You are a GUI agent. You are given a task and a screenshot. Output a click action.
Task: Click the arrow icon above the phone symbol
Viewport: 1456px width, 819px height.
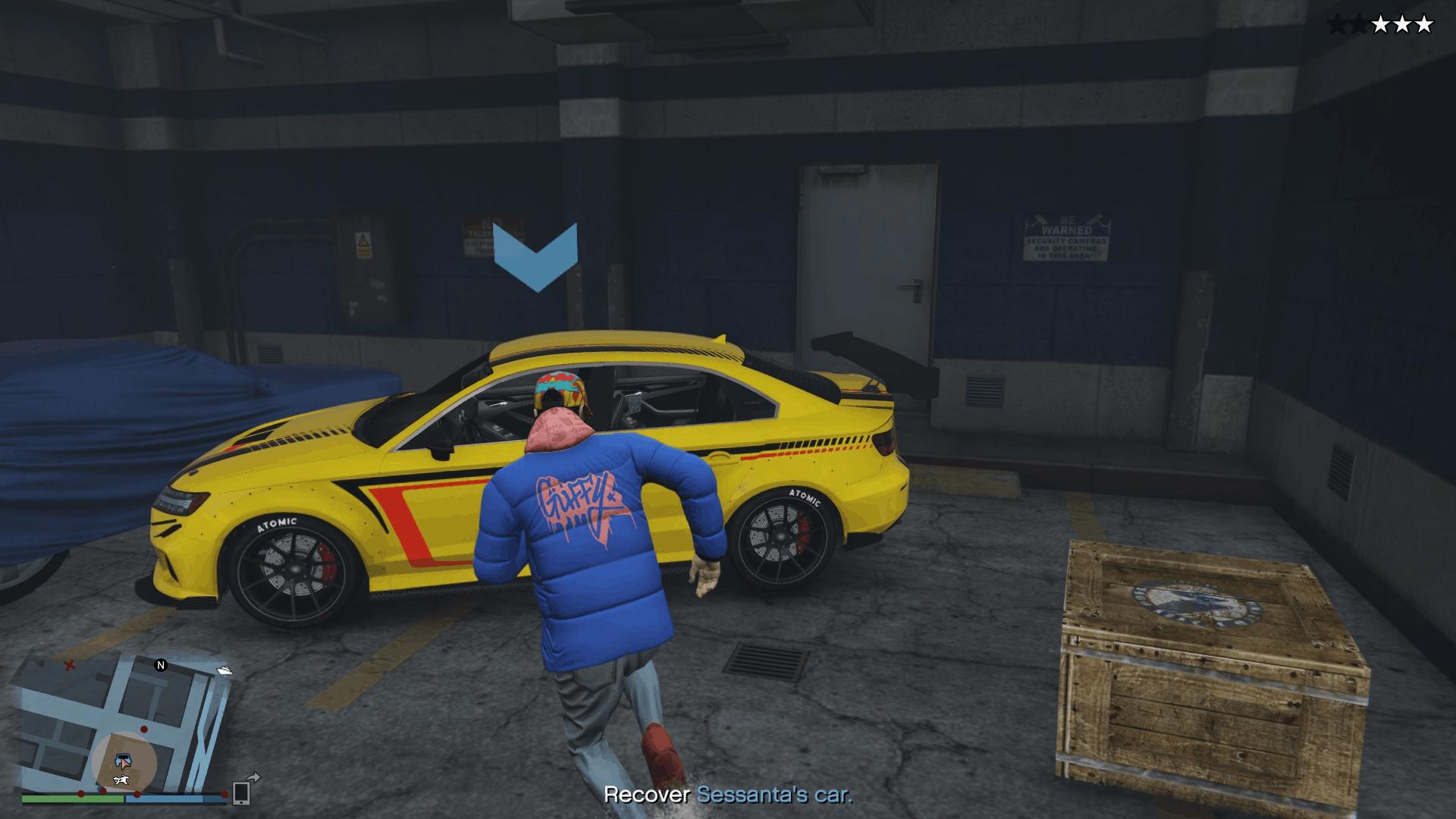pos(253,777)
